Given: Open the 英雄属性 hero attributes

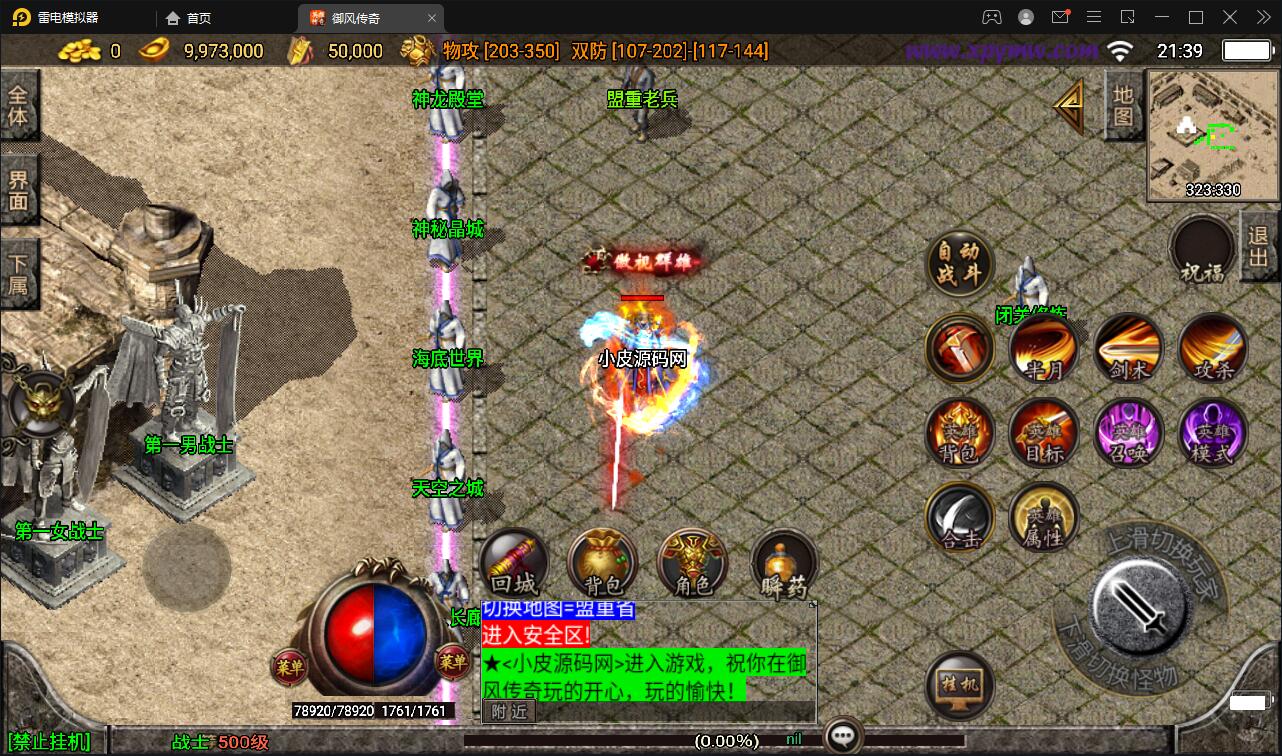Looking at the screenshot, I should click(1044, 517).
